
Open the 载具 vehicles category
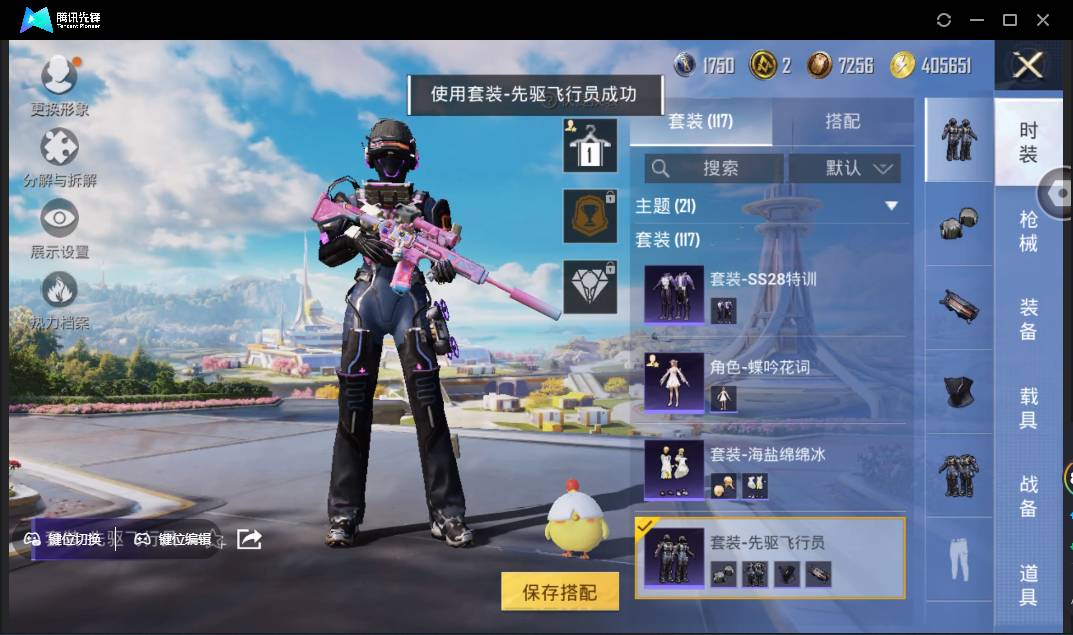[x=1028, y=407]
